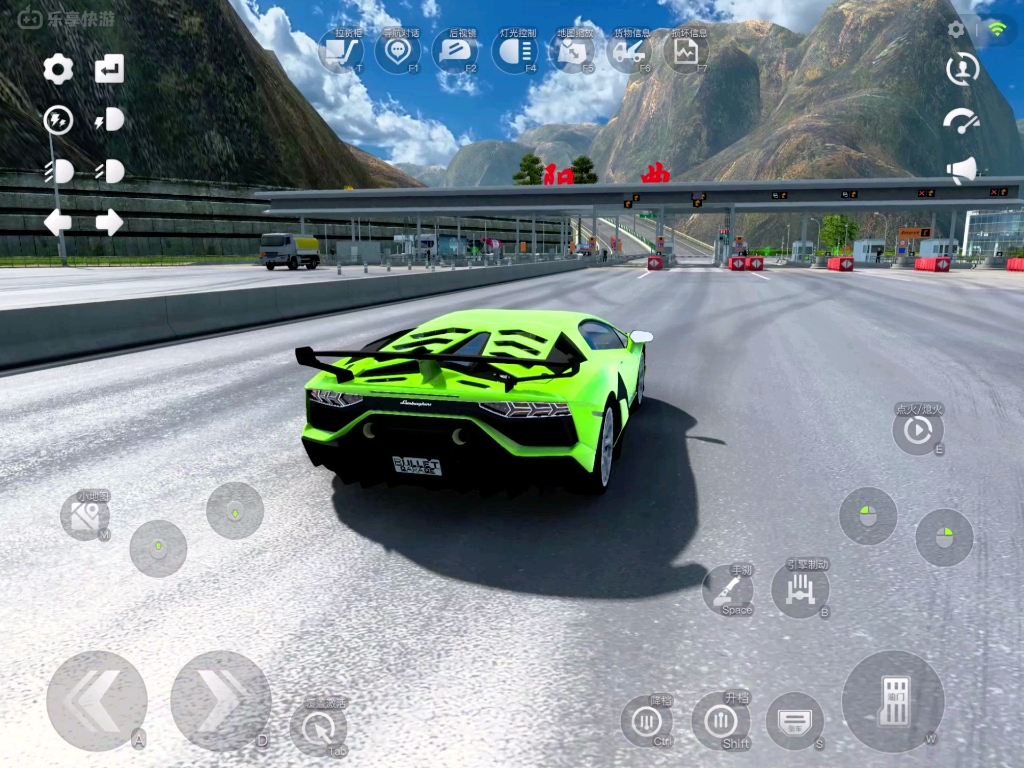Viewport: 1024px width, 768px height.
Task: Tap the return arrow icon
Action: click(x=109, y=69)
